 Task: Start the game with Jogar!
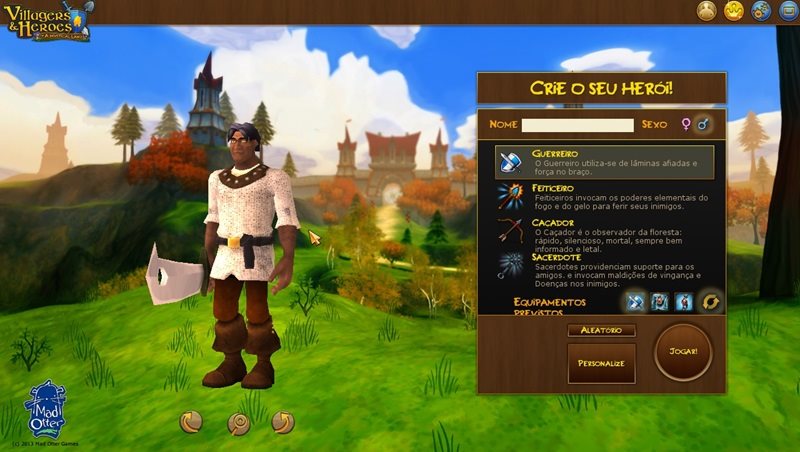(x=683, y=353)
